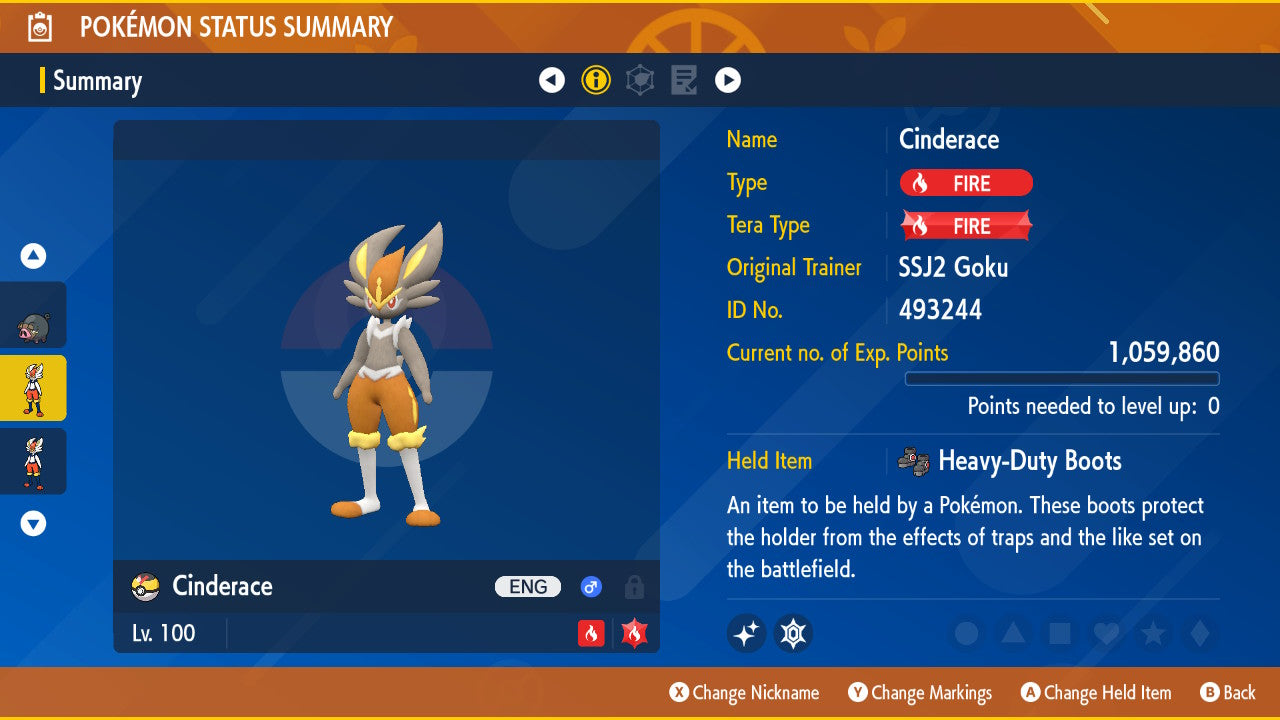
Task: Choose Change Held Item
Action: 1095,693
